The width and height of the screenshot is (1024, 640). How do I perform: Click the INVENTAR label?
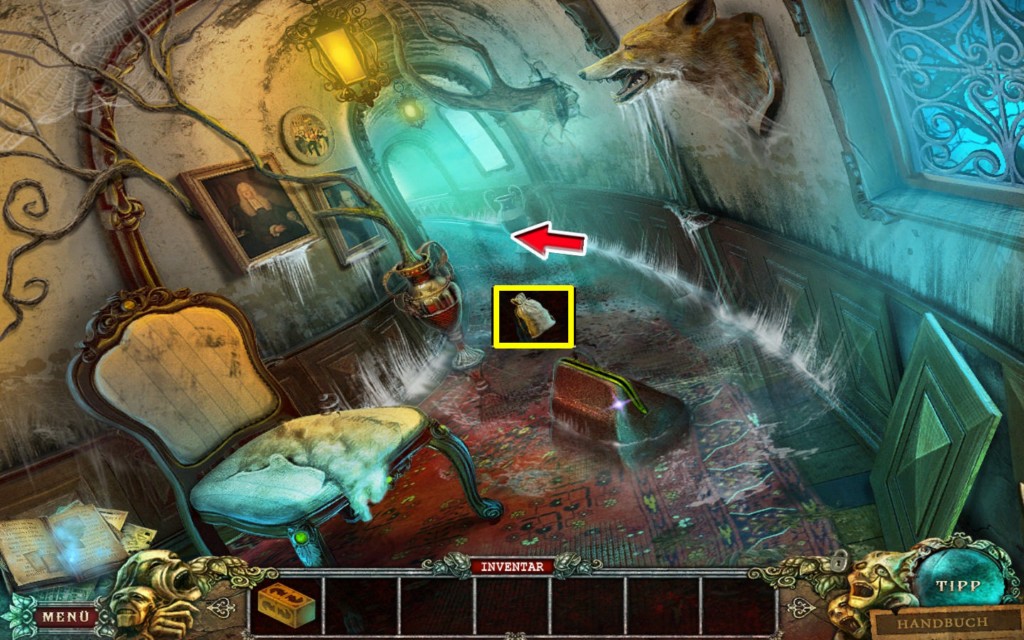point(513,567)
